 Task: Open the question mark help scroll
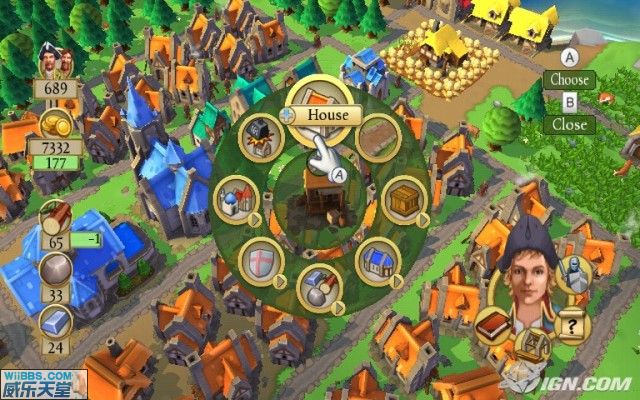tap(570, 326)
